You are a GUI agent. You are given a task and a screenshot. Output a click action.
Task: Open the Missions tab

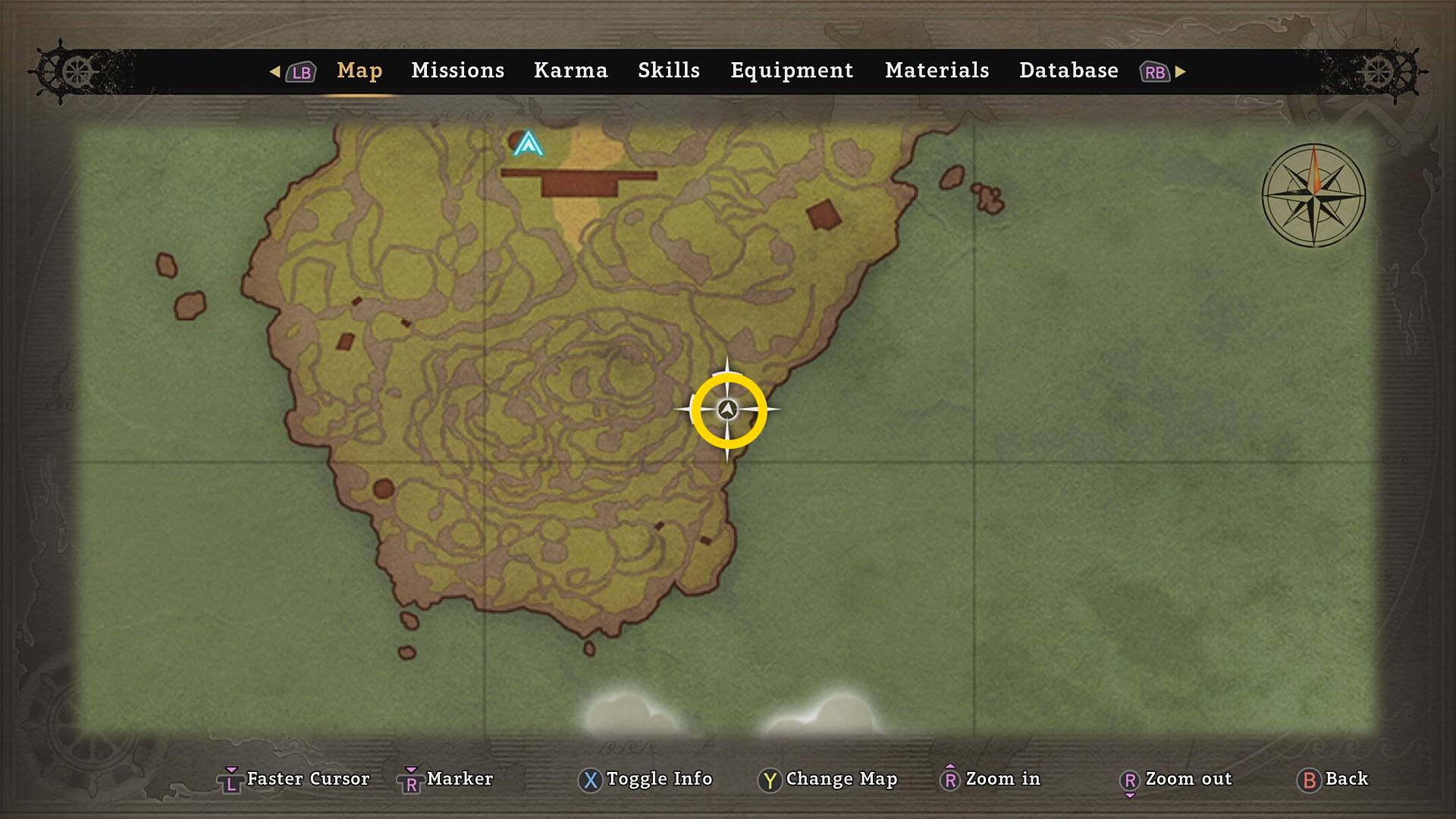[x=457, y=71]
